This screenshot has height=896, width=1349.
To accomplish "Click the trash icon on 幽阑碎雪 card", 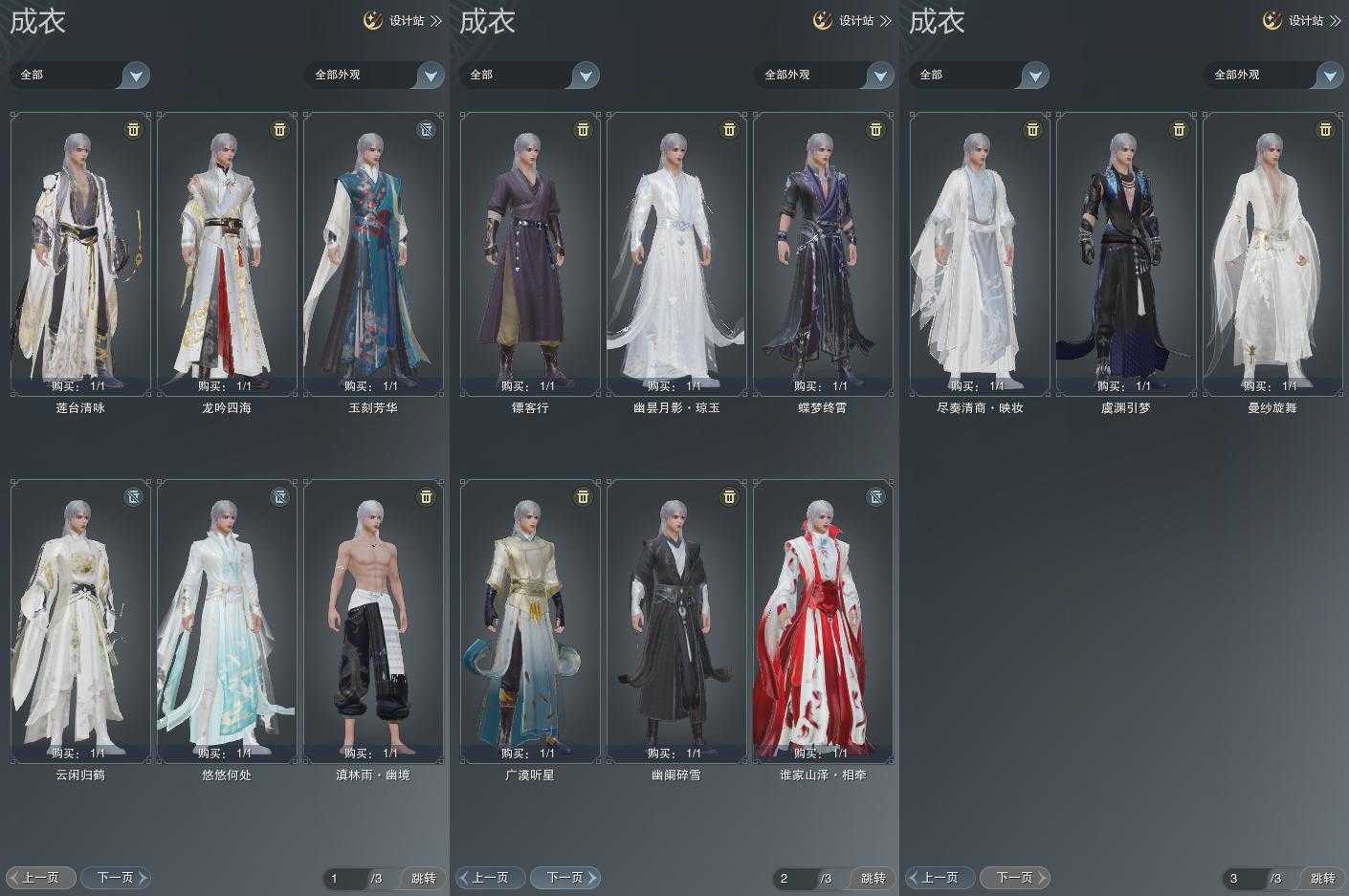I will click(x=729, y=496).
